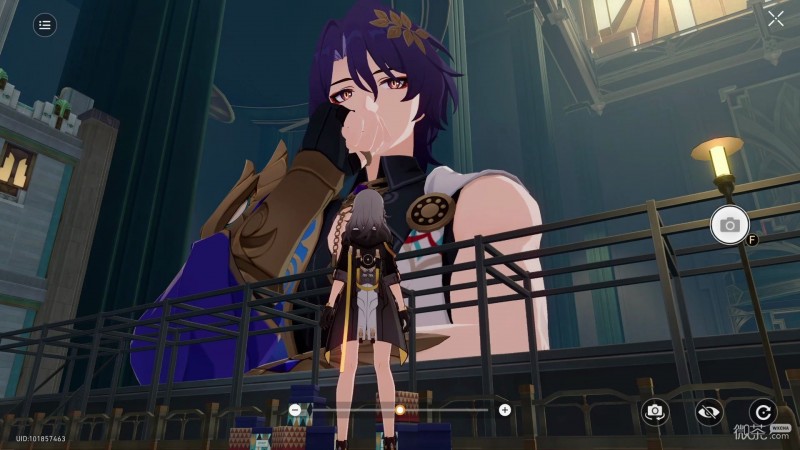The image size is (800, 450).
Task: Click the zoom slider's plus button
Action: pyautogui.click(x=505, y=409)
